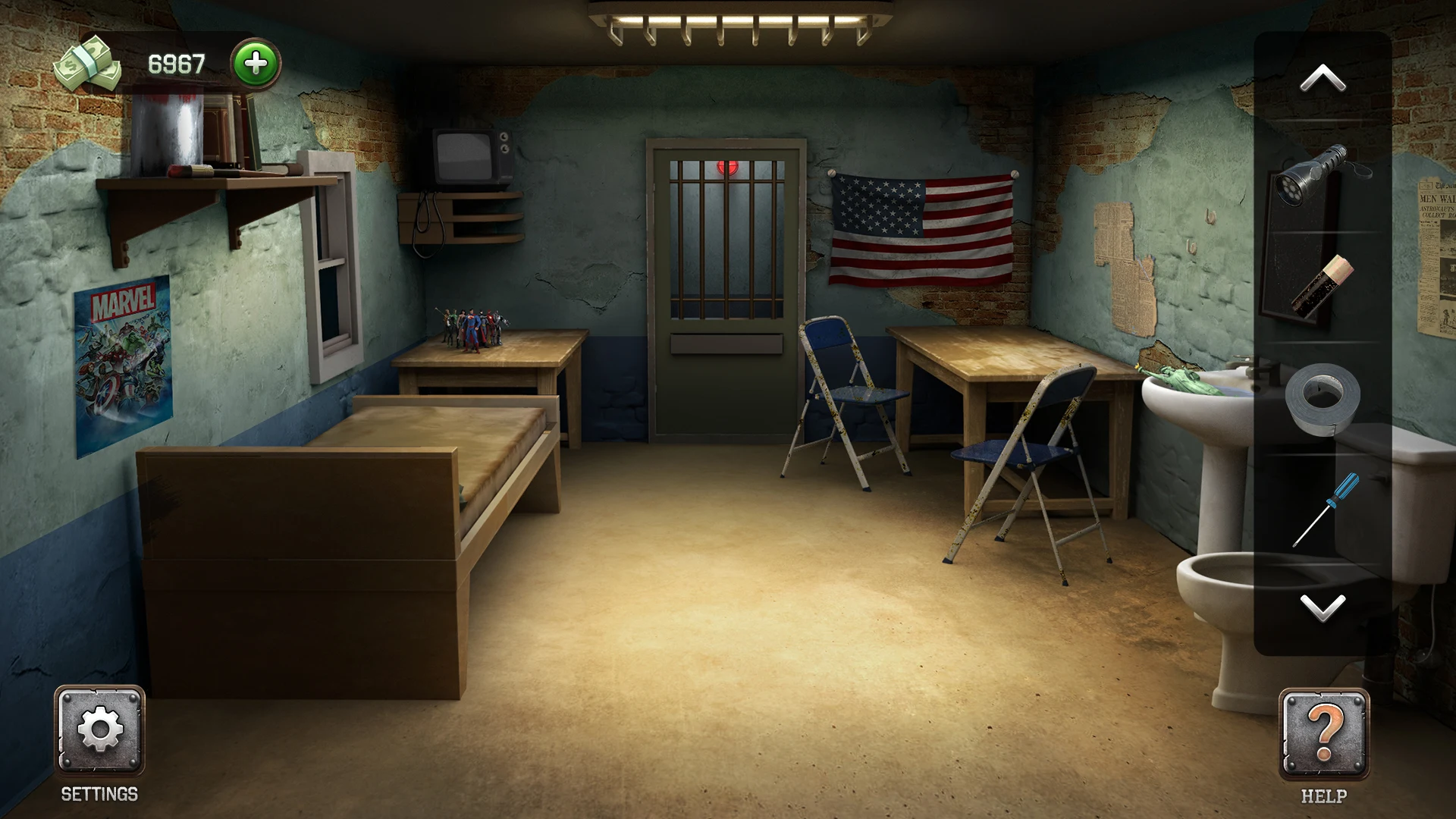Click the green plus to add cash
This screenshot has width=1456, height=819.
(x=255, y=62)
